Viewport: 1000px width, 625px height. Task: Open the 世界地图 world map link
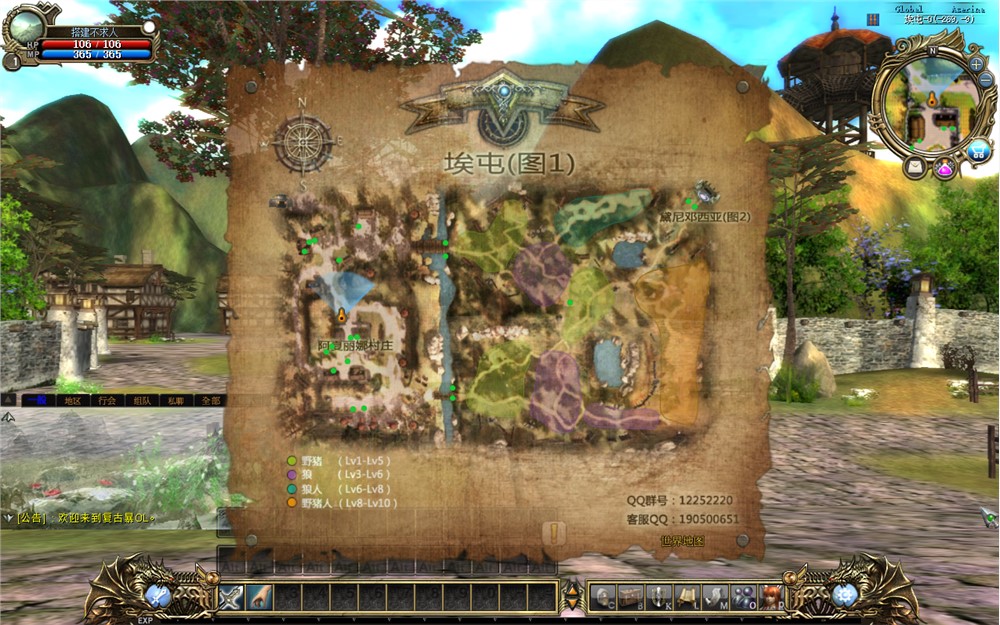pyautogui.click(x=682, y=541)
